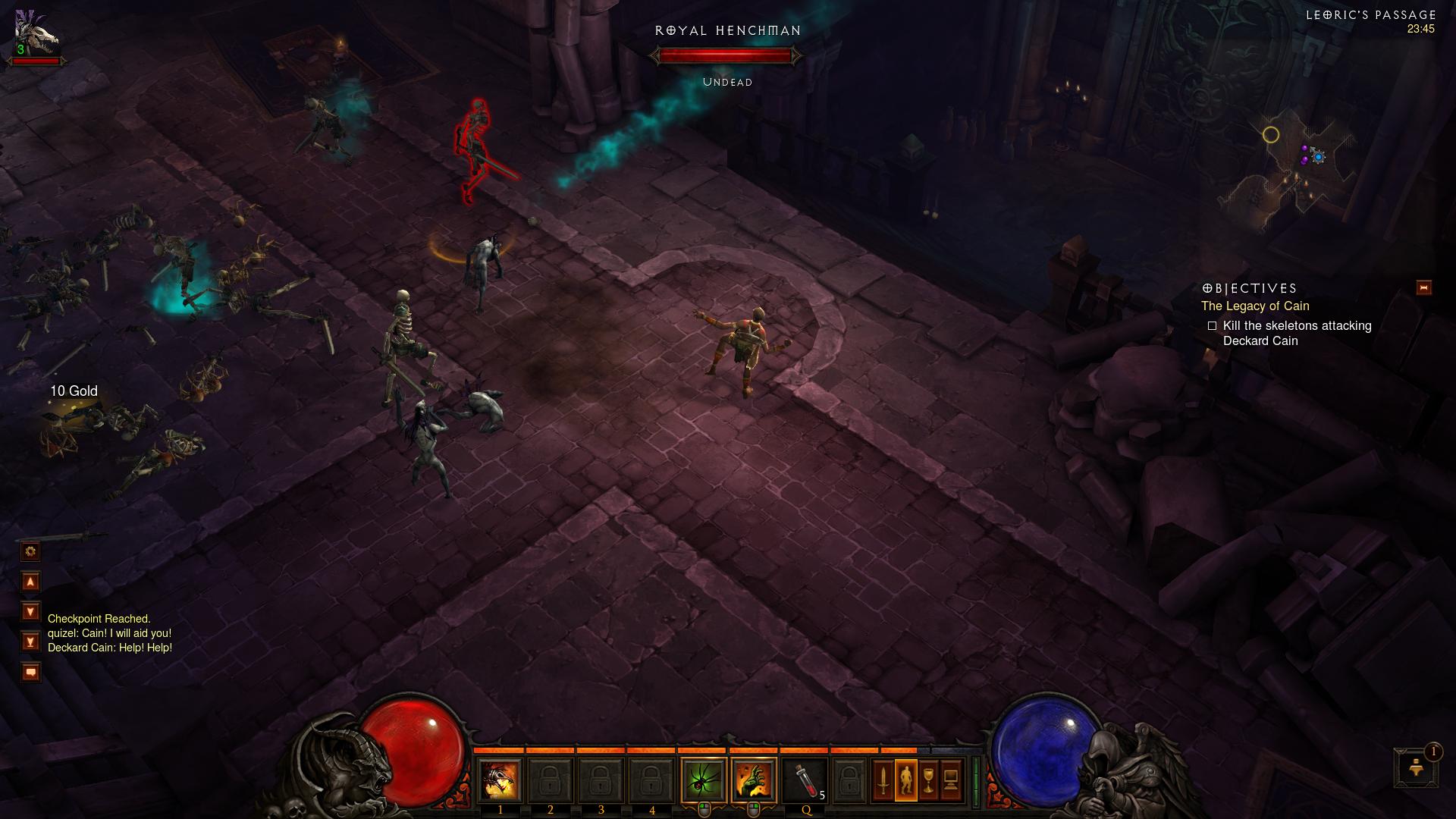This screenshot has height=819, width=1456.
Task: Open the goblet menu button
Action: [928, 780]
